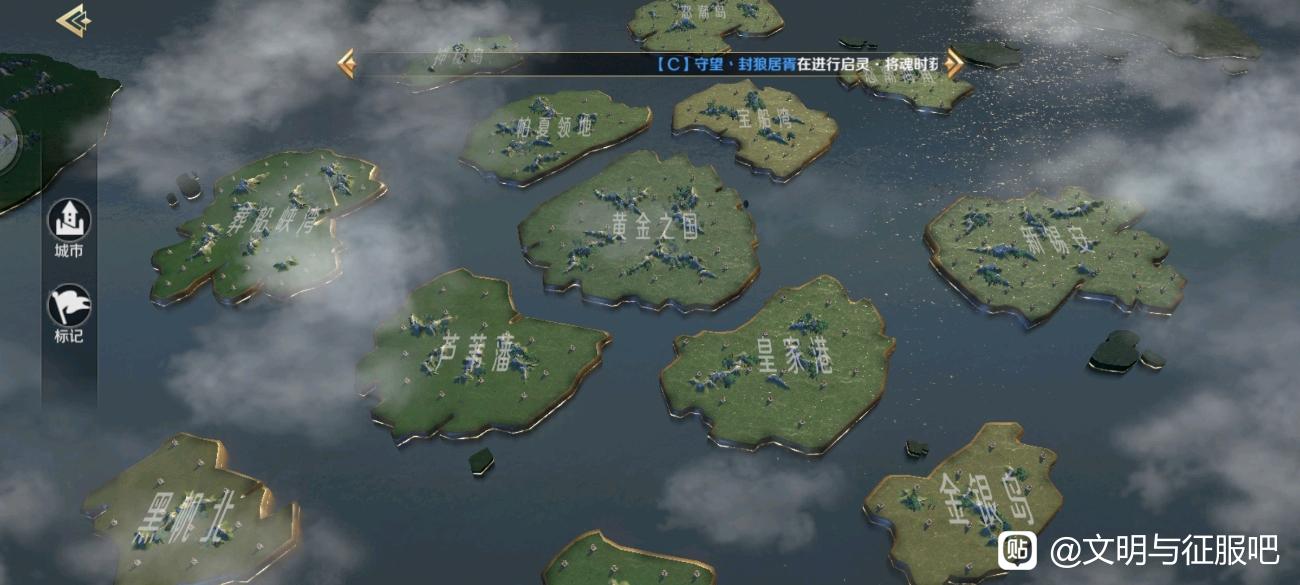Click the announcement banner's right arrow
Screen dimensions: 1300x585
point(955,64)
